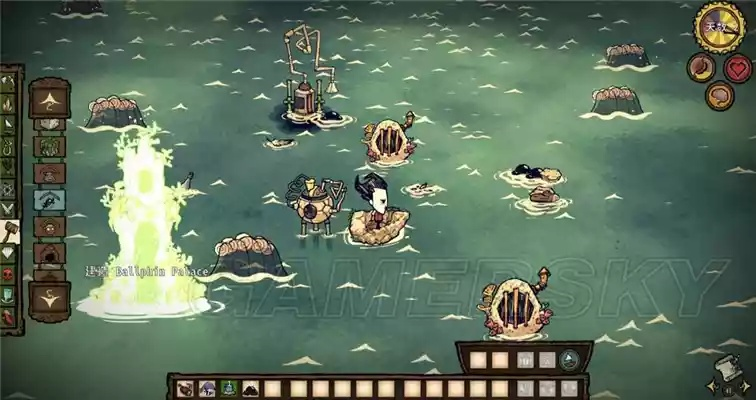Select the green-blue item in third inventory slot

coord(229,388)
